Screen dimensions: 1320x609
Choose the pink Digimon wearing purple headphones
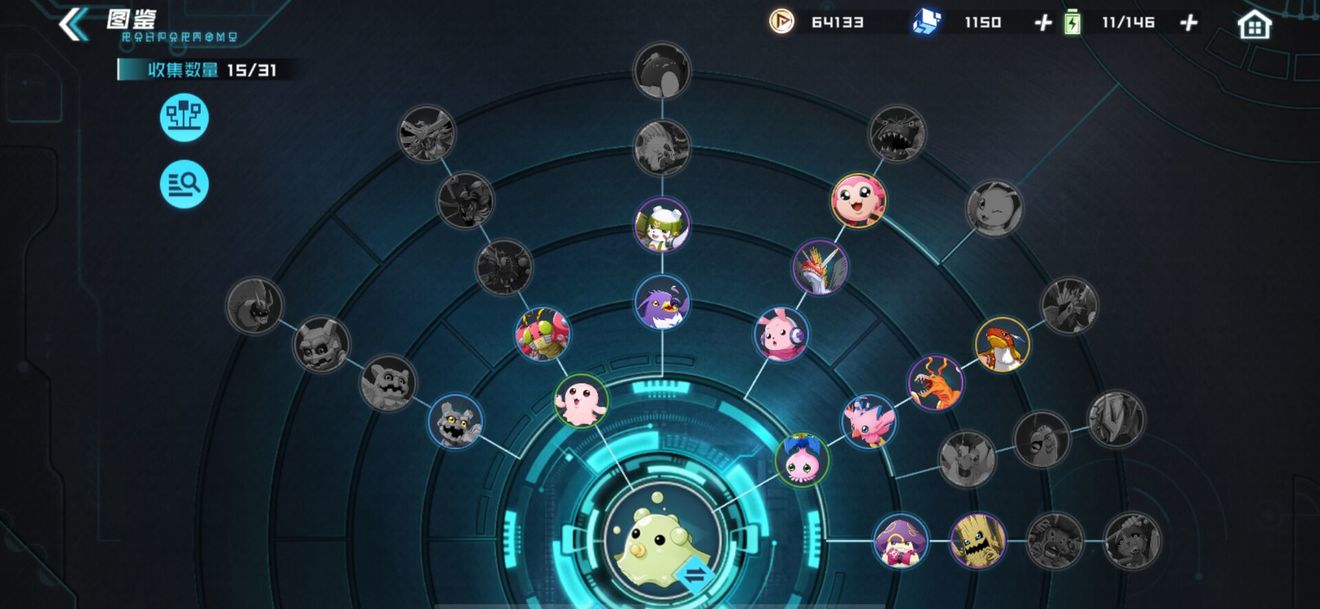coord(781,334)
